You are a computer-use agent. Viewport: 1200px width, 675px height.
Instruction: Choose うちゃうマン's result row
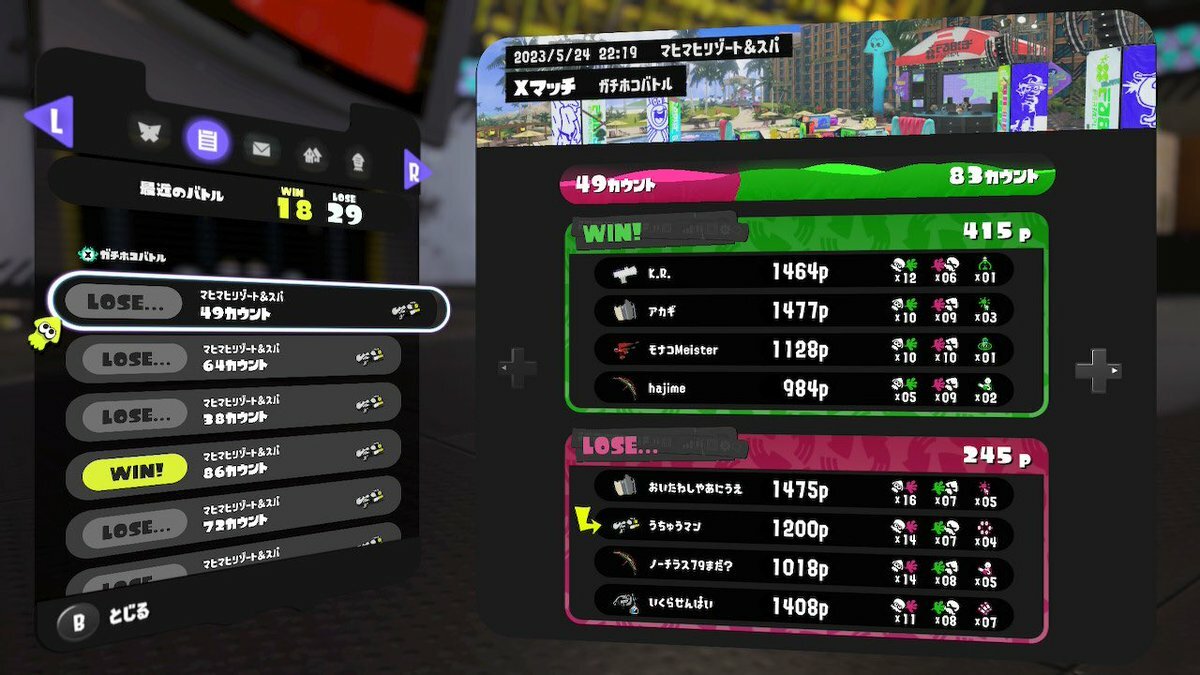coord(803,529)
